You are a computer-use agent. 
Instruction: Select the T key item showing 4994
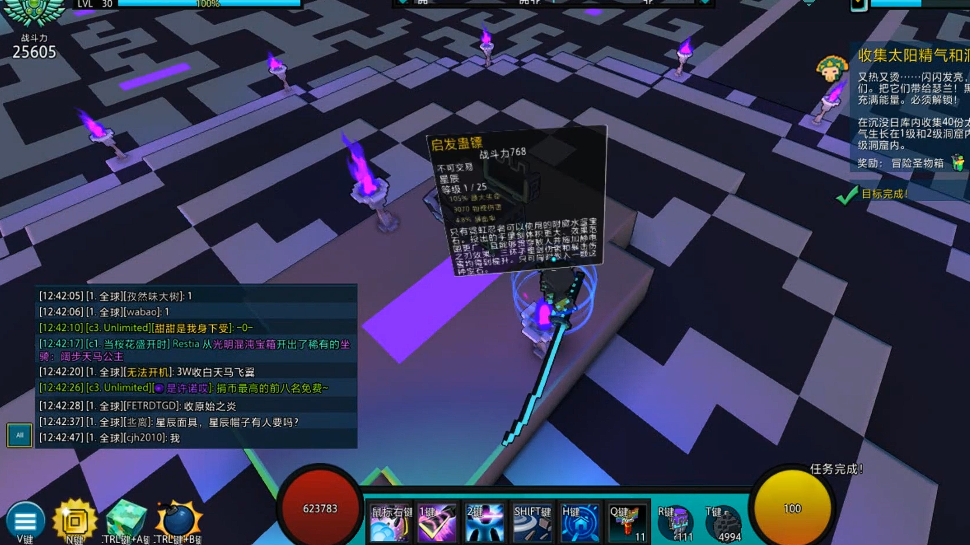(x=725, y=524)
